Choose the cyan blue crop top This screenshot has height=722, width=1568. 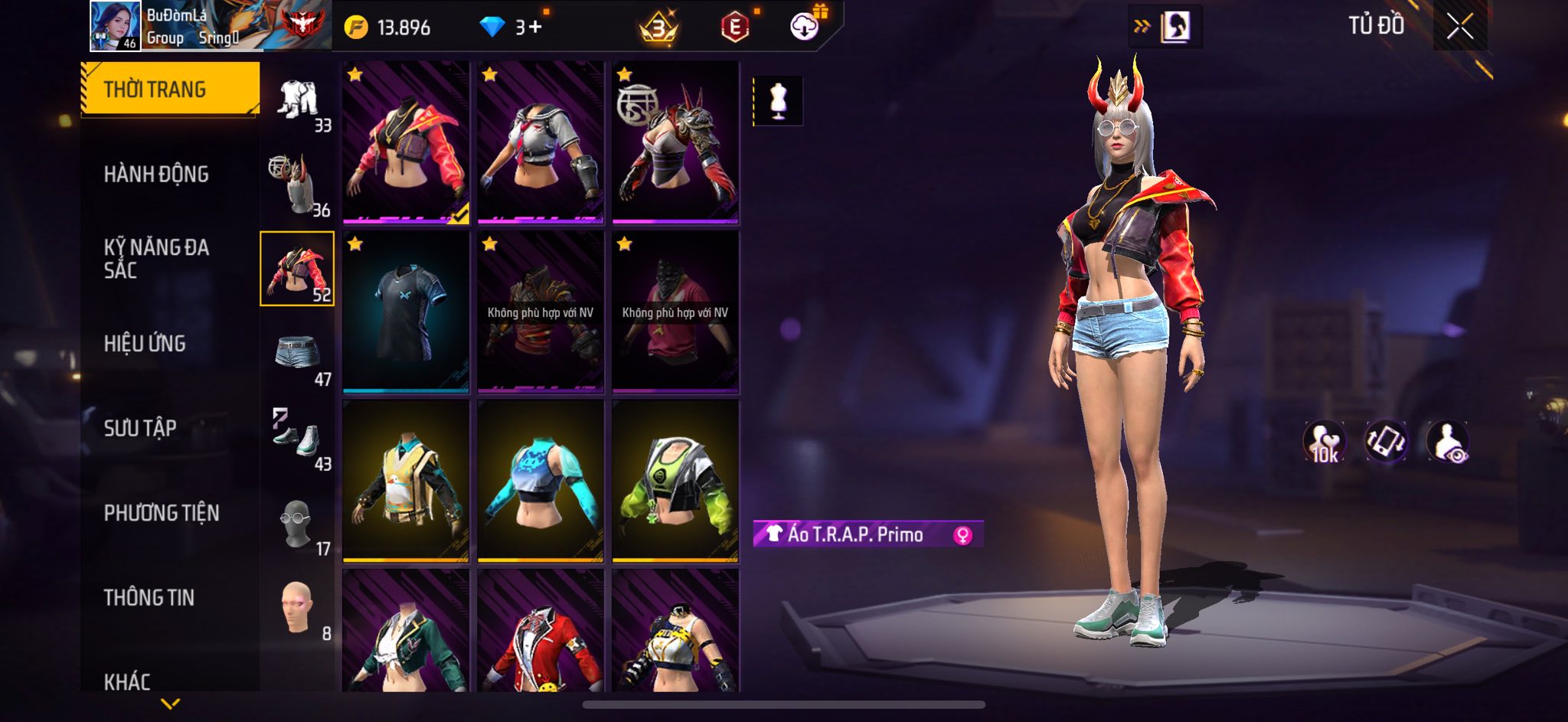(x=541, y=481)
